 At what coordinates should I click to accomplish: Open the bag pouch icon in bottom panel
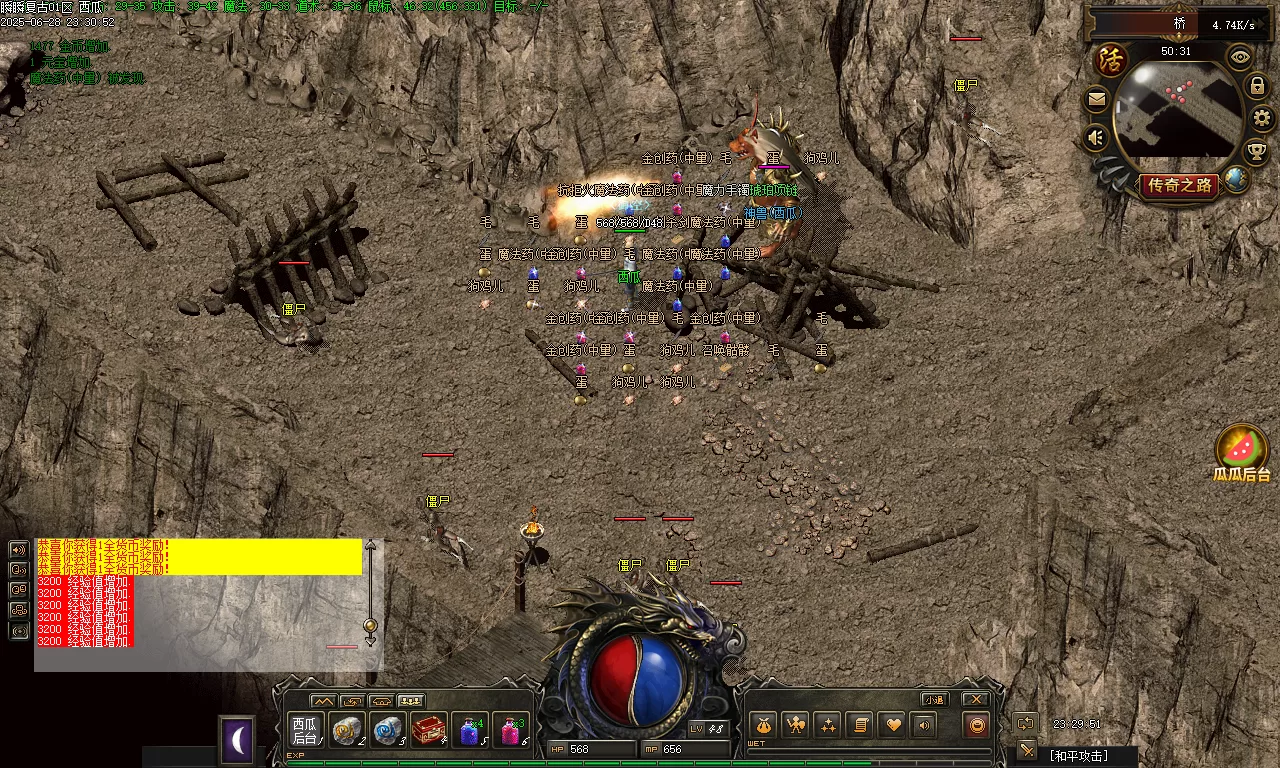tap(764, 726)
